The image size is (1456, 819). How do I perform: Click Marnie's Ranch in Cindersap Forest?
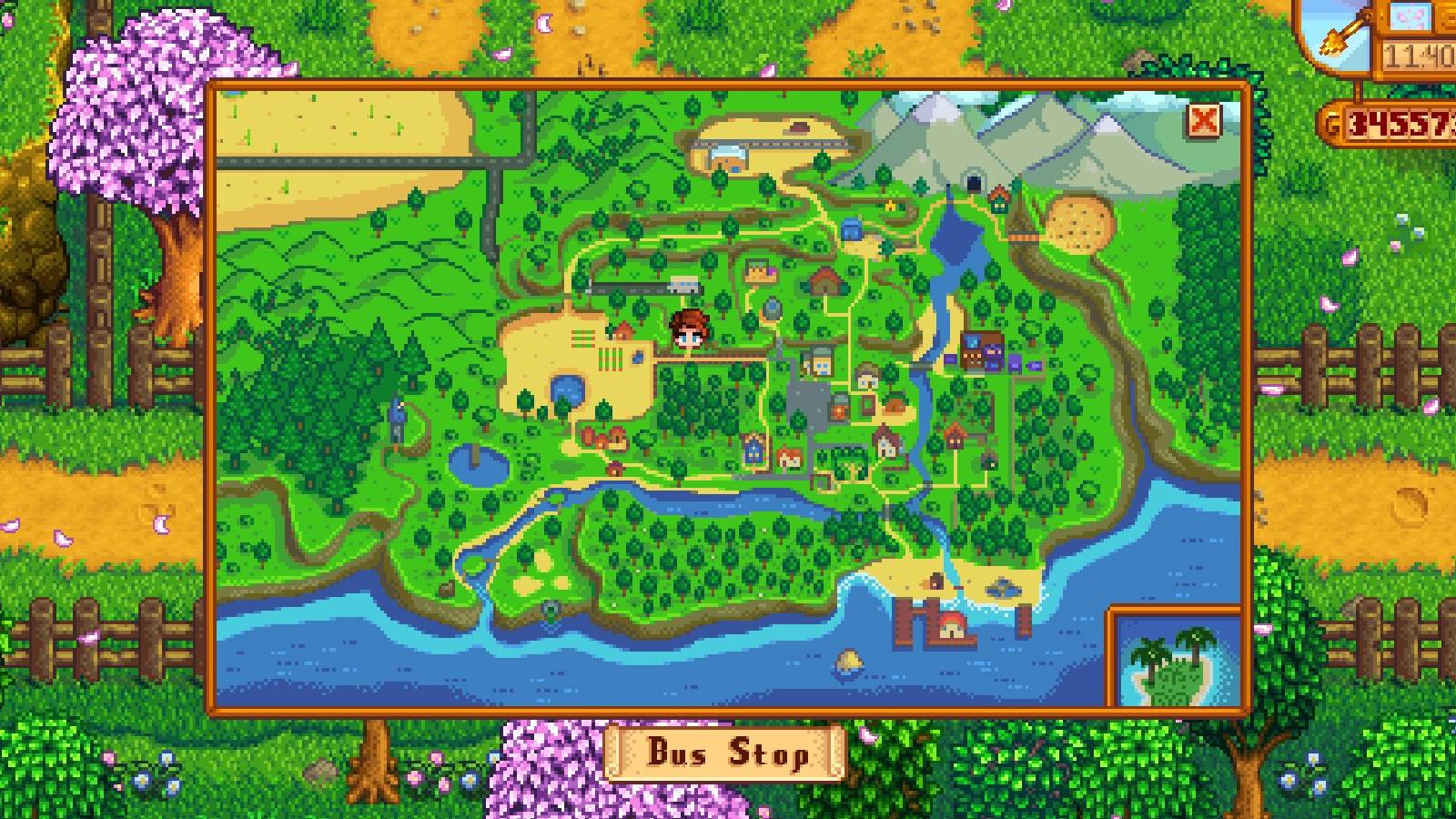(x=602, y=439)
